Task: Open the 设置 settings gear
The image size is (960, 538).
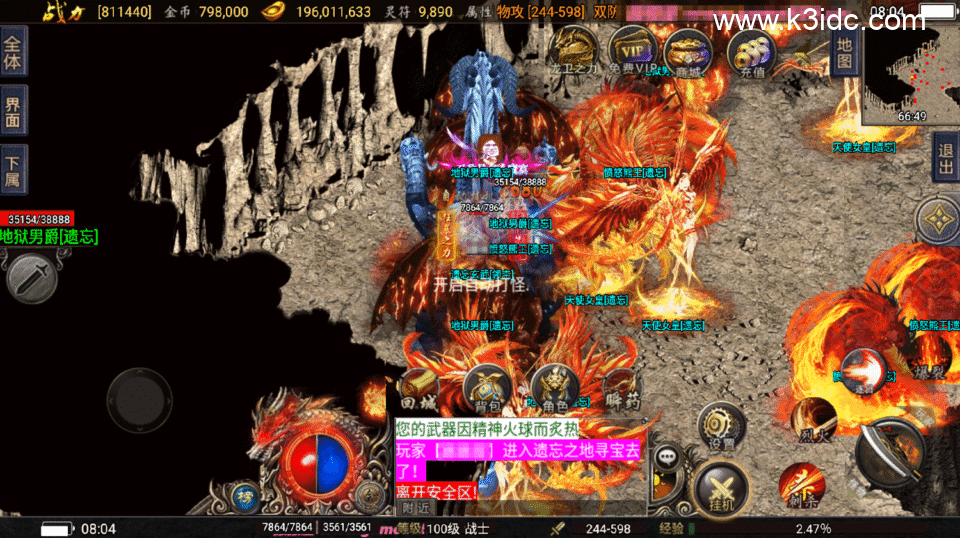Action: click(x=718, y=426)
